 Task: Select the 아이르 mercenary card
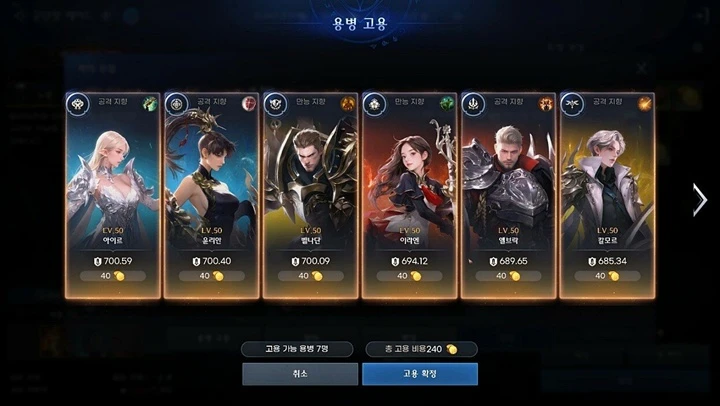click(x=113, y=190)
